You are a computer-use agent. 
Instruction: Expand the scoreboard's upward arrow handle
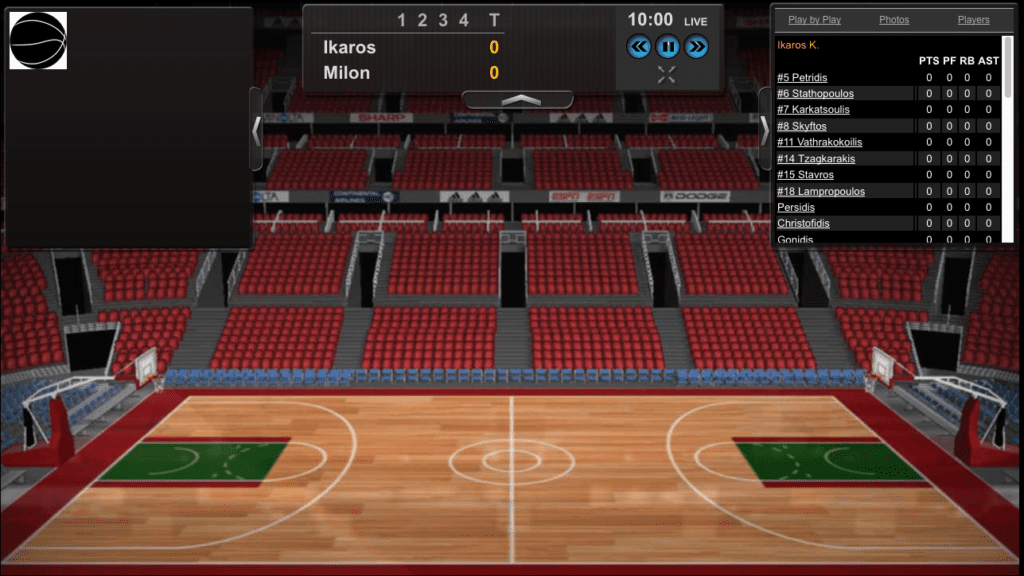(517, 100)
